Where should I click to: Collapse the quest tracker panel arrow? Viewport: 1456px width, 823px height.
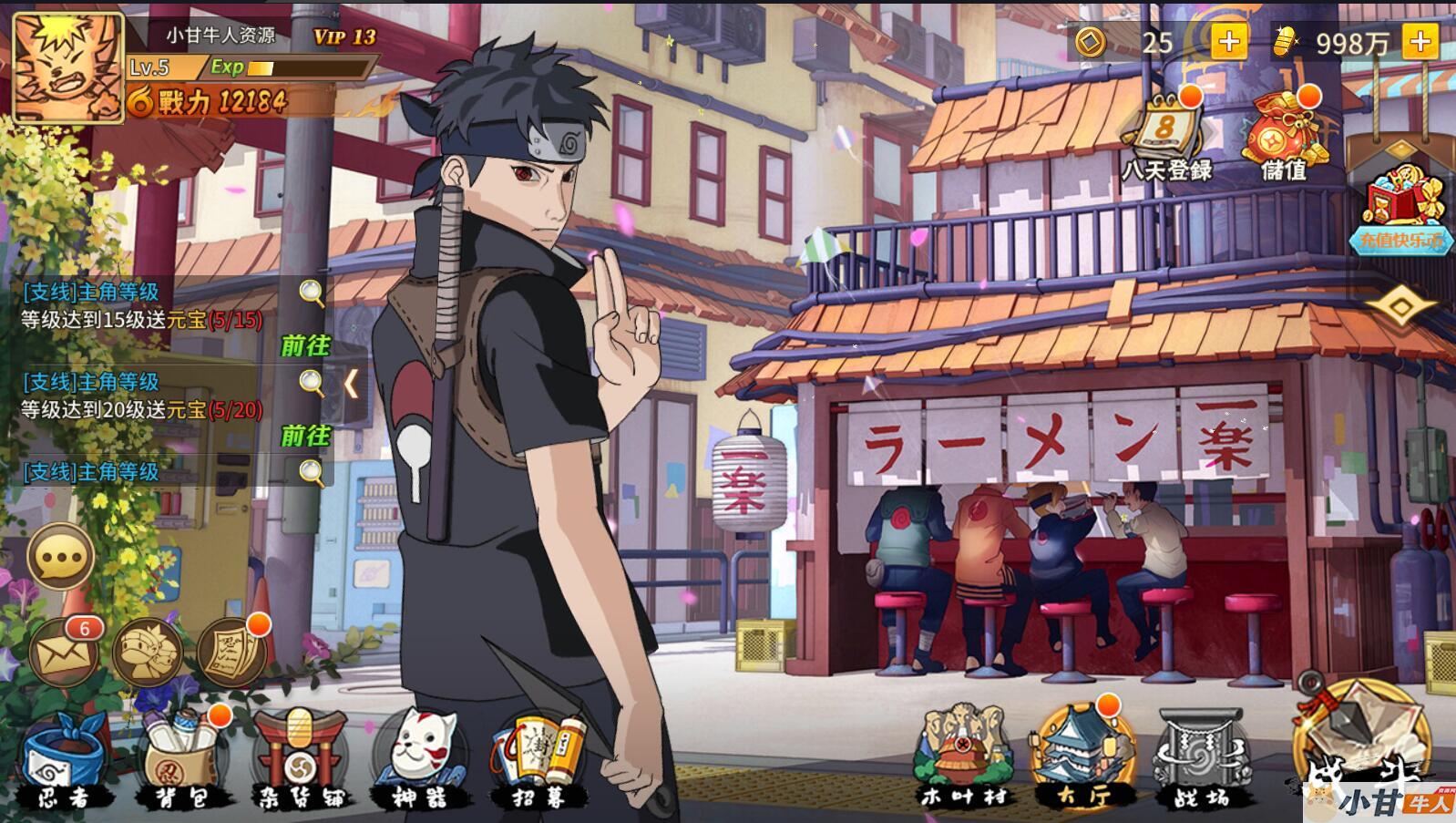tap(352, 384)
